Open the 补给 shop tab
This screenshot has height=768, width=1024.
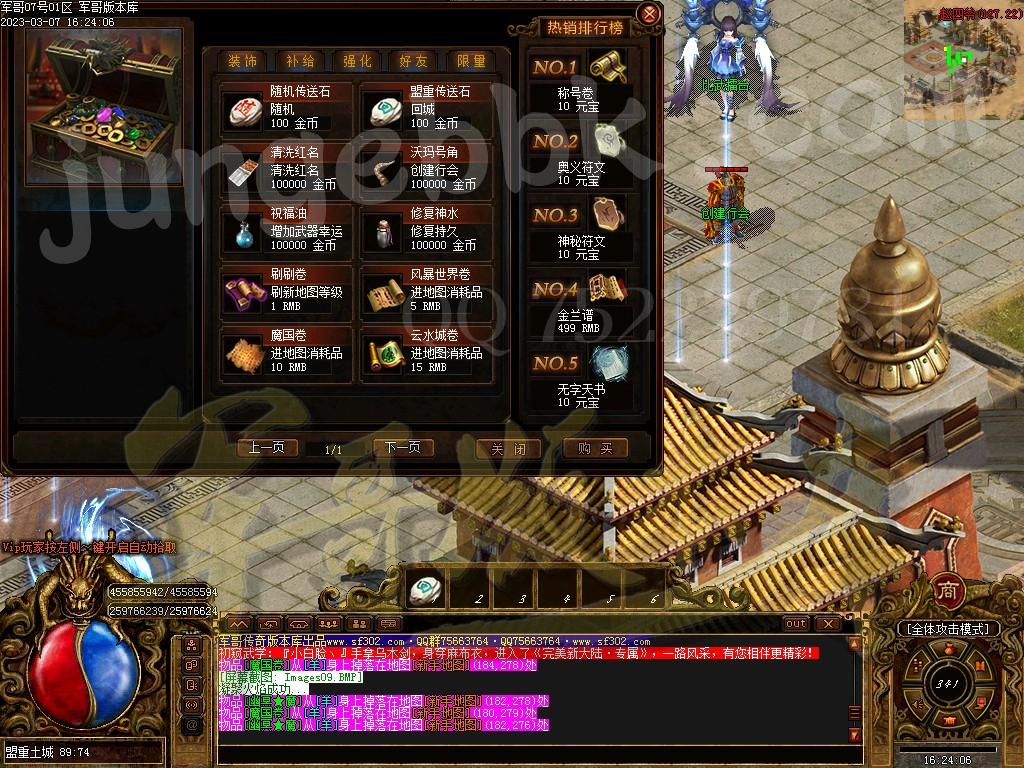(299, 61)
